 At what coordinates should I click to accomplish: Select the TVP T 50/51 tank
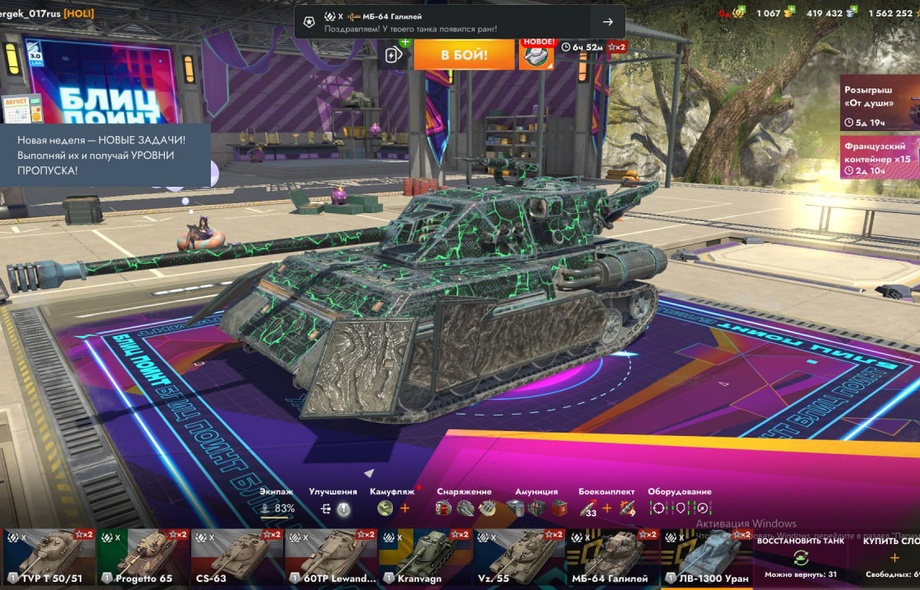(48, 558)
